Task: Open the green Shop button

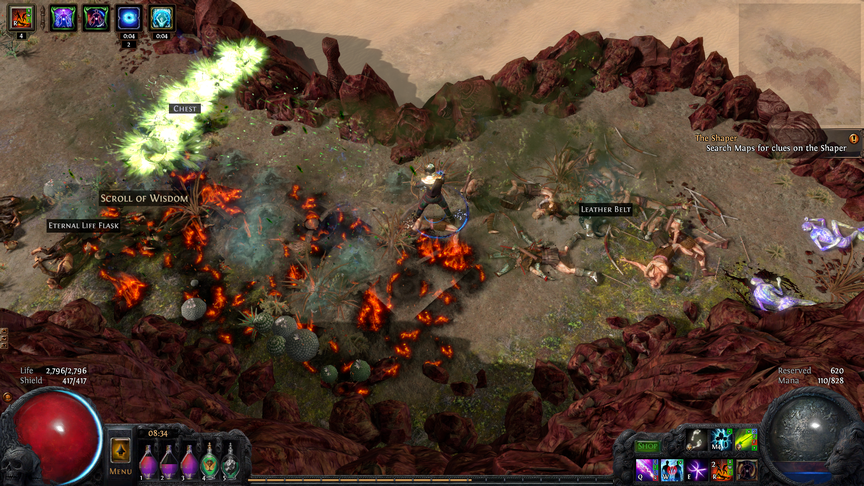Action: [648, 446]
